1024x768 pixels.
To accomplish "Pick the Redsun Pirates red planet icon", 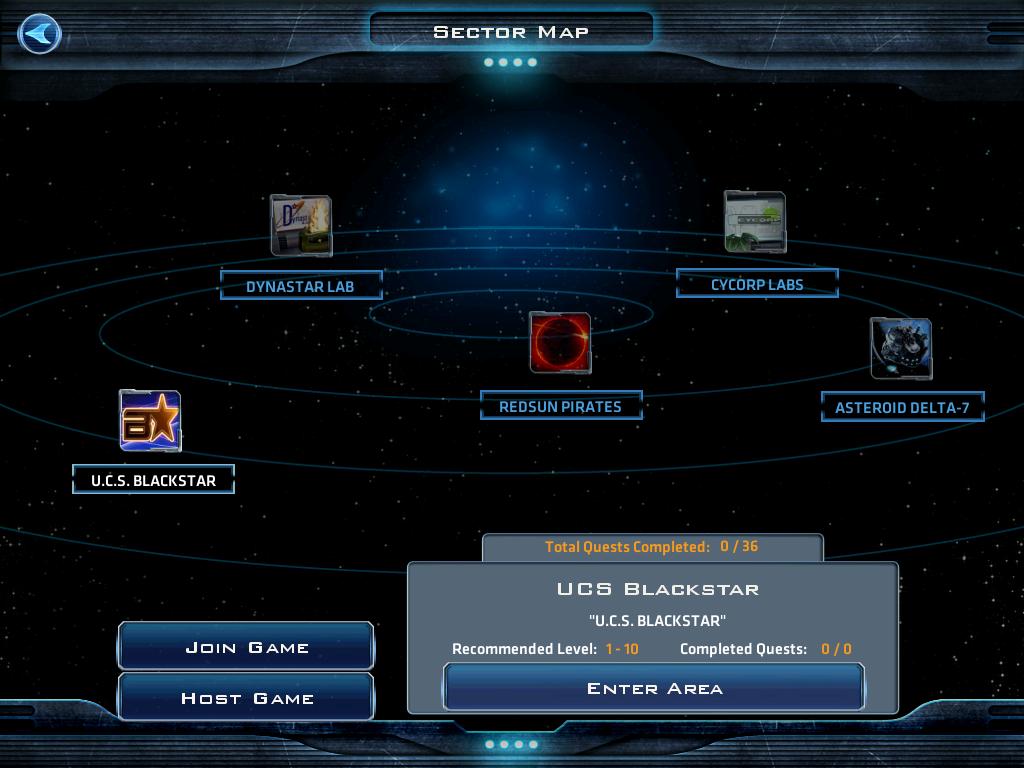I will coord(560,343).
